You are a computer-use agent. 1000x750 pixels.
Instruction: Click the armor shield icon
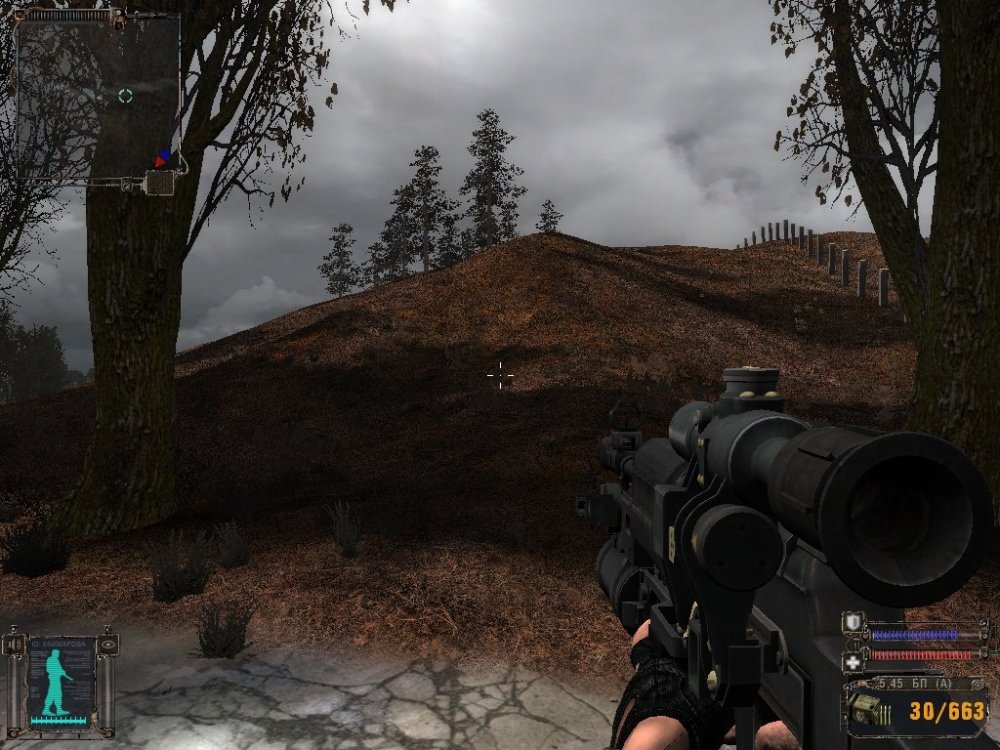(x=852, y=623)
